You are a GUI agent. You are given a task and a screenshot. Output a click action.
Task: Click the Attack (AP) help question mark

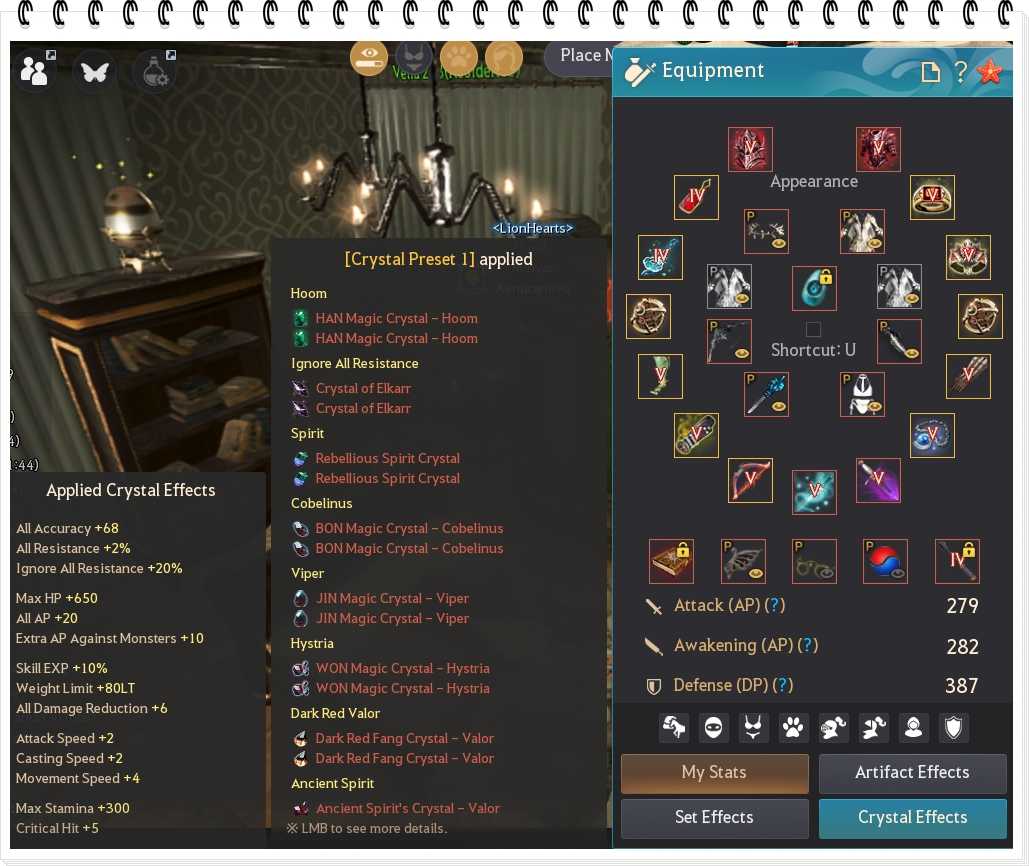774,605
